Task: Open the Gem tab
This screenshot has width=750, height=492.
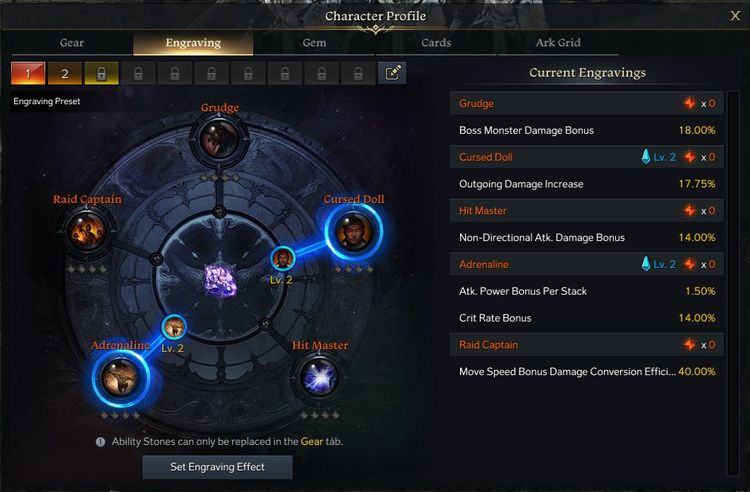Action: click(x=314, y=43)
